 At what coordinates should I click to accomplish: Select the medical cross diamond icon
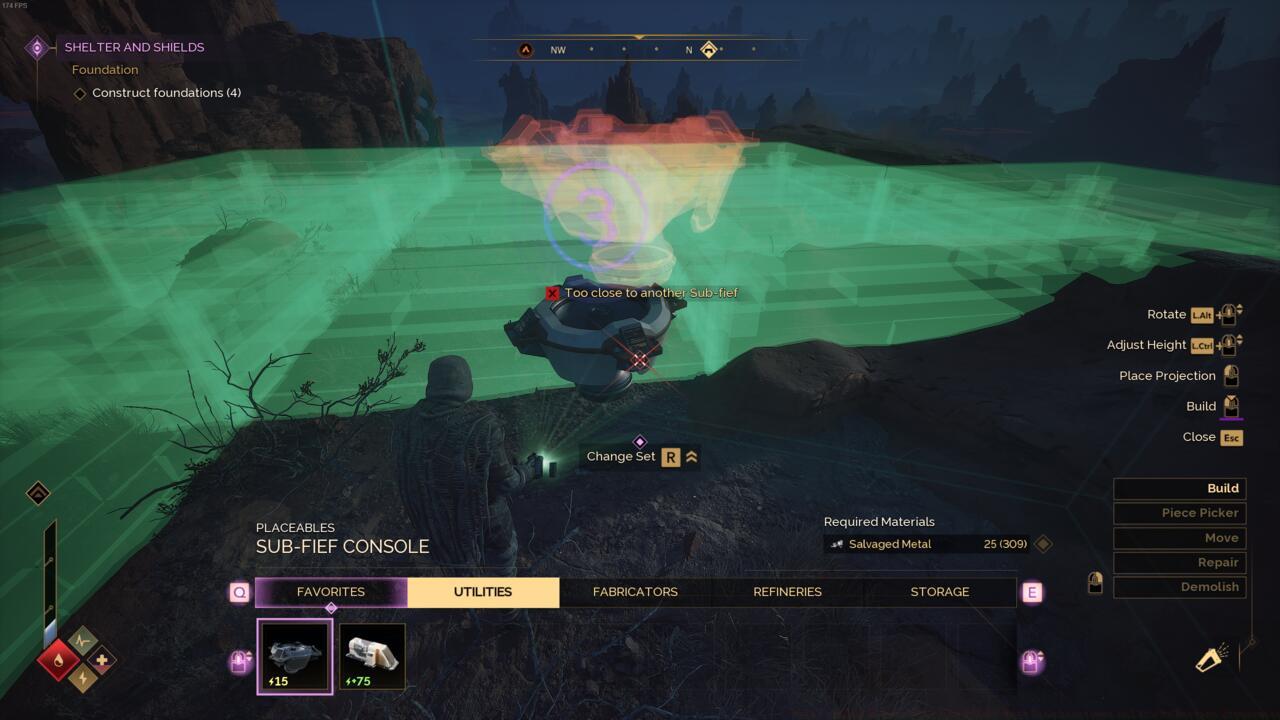click(101, 660)
